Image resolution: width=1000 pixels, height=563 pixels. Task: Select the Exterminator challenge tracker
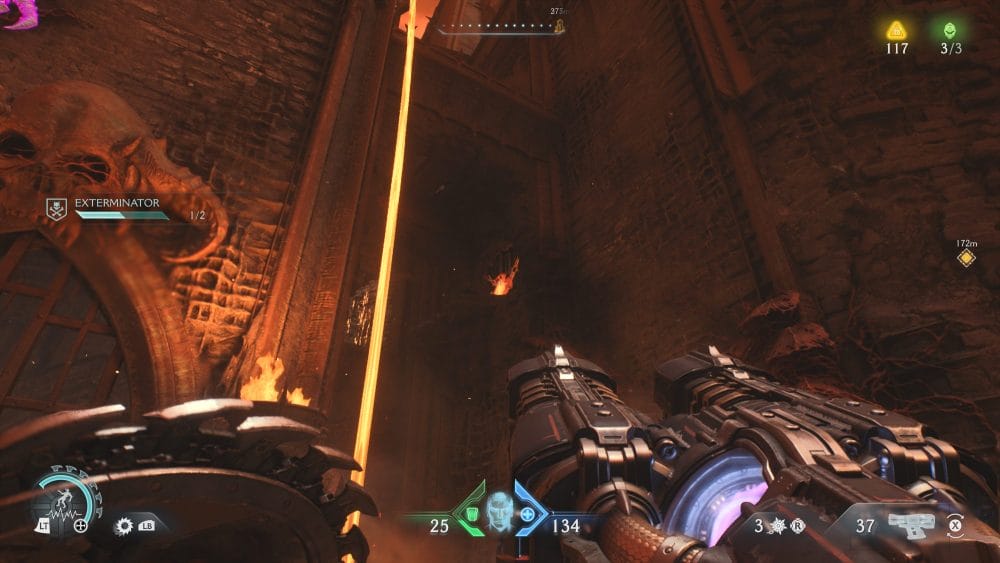pos(118,208)
